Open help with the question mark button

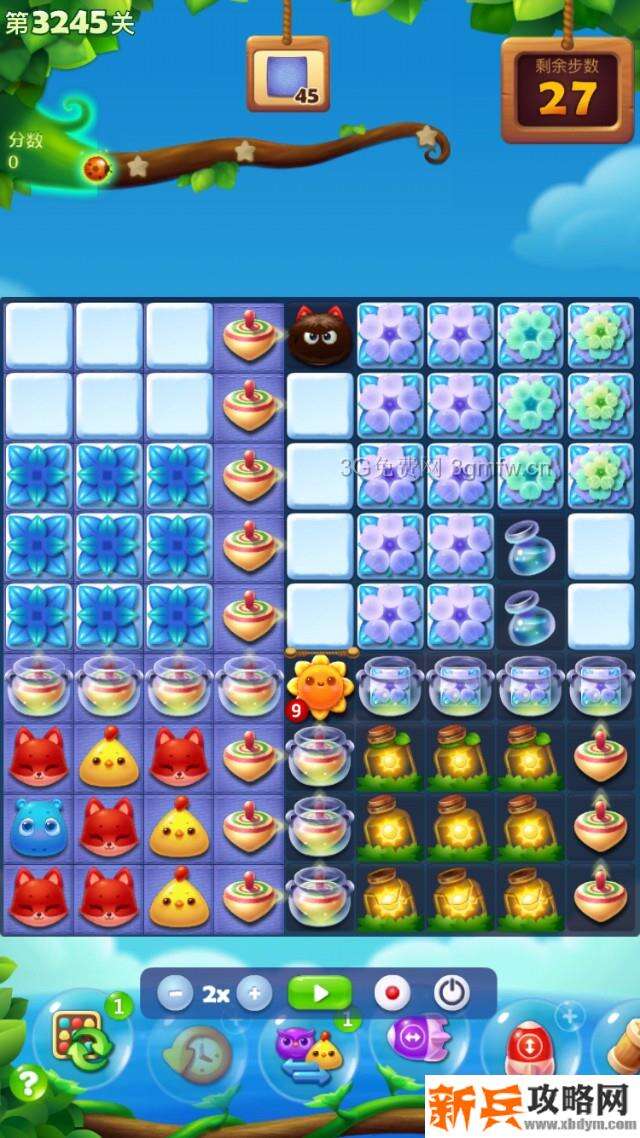point(30,1082)
